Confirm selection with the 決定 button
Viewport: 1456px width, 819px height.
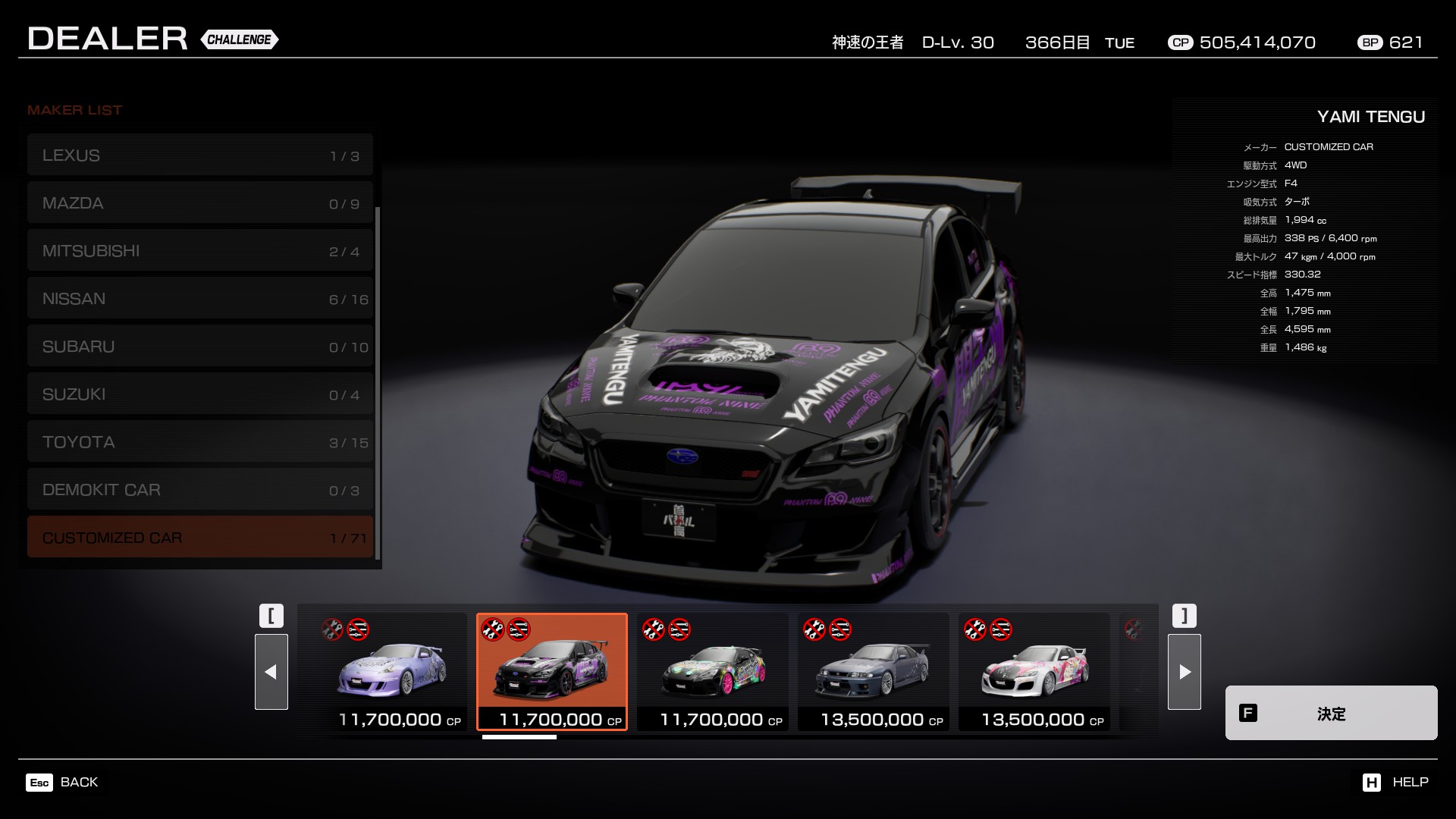click(1331, 713)
